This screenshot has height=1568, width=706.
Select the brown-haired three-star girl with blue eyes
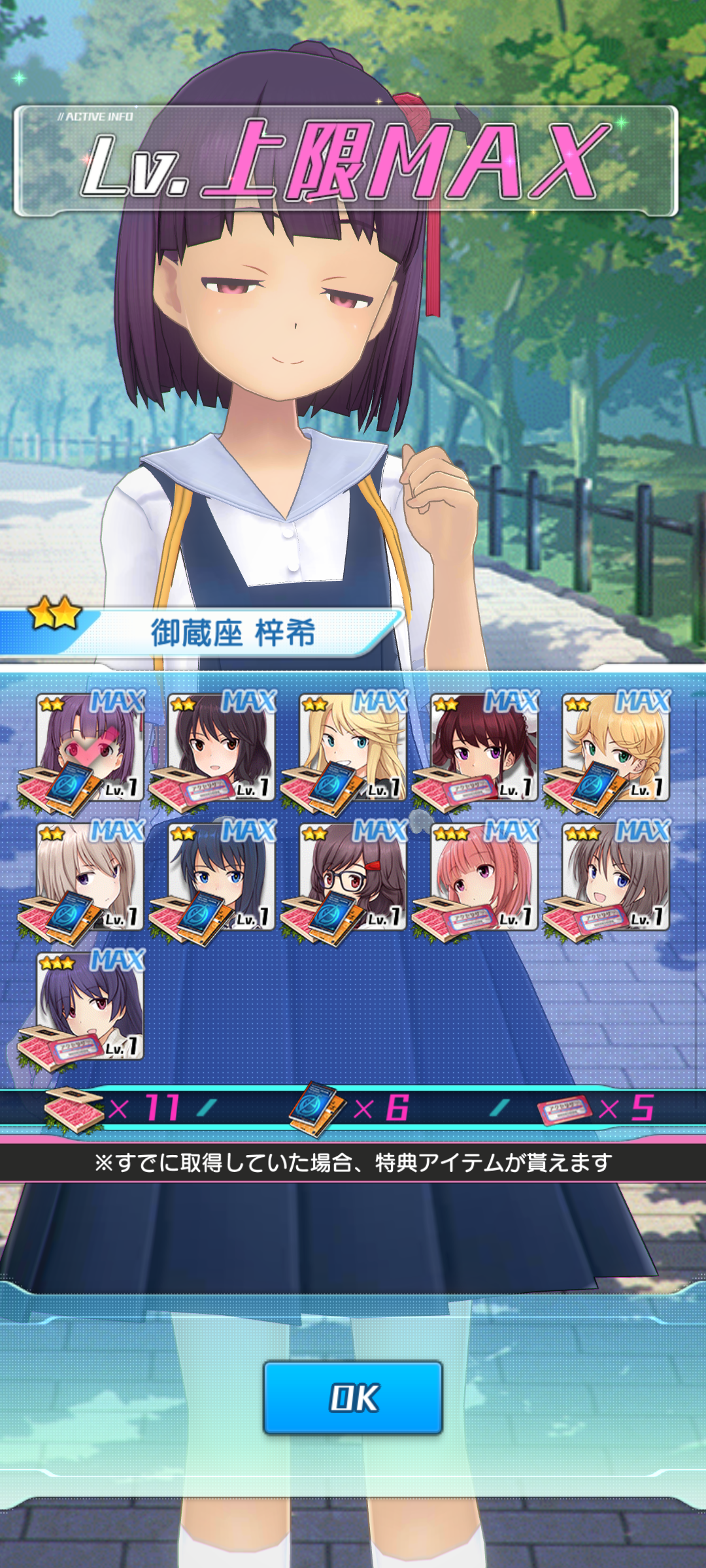tap(616, 876)
